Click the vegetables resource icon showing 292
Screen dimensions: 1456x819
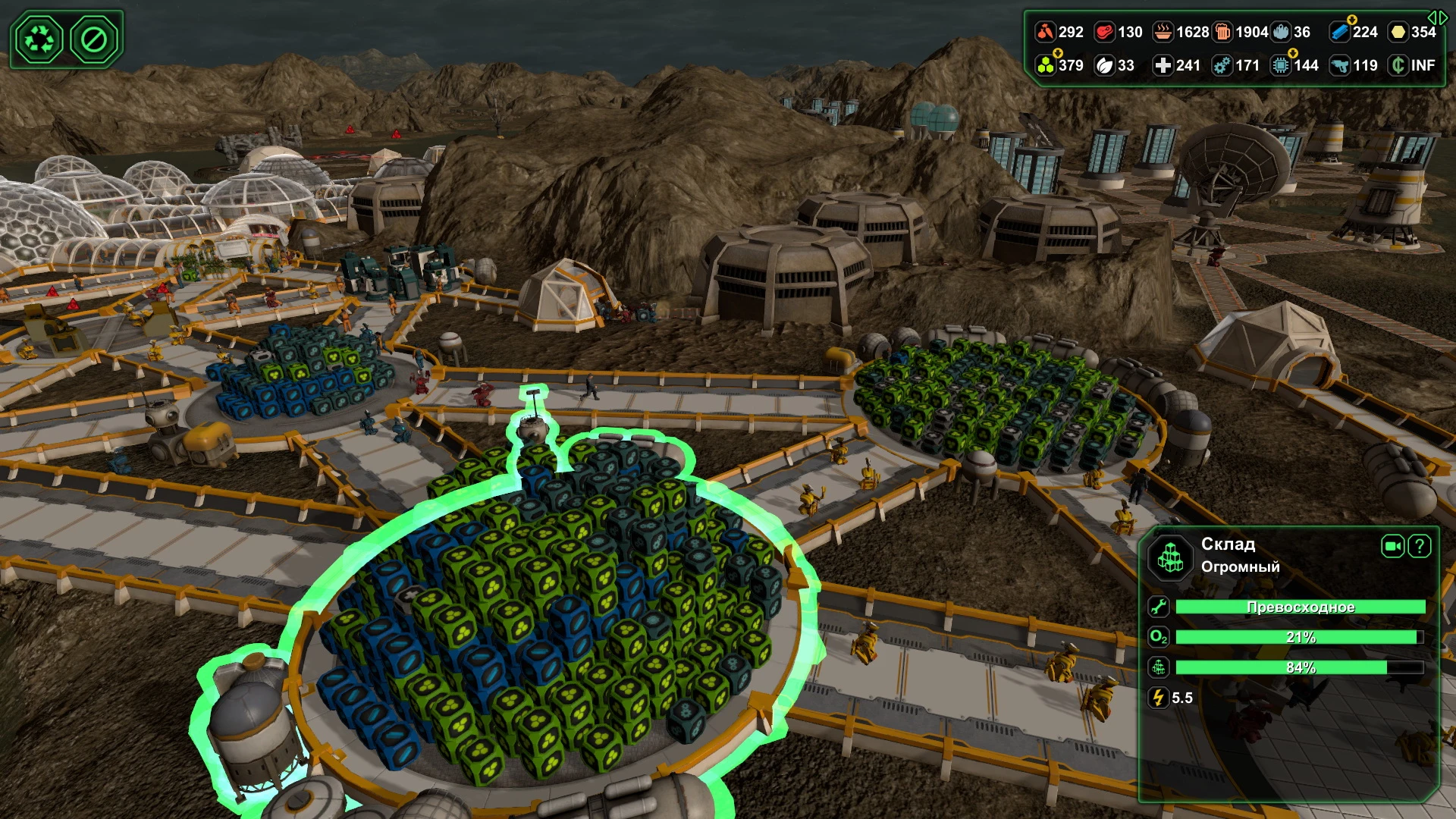[1044, 33]
